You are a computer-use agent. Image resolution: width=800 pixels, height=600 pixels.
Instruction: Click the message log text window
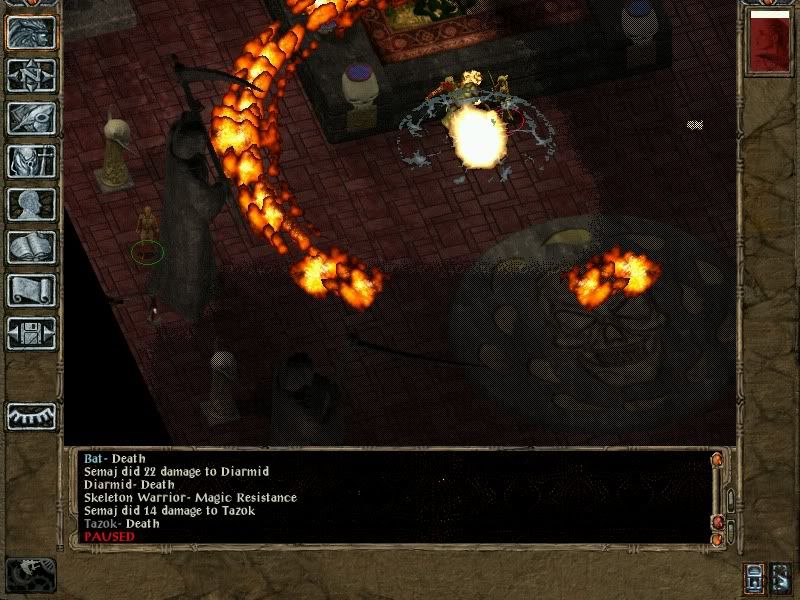(x=390, y=497)
